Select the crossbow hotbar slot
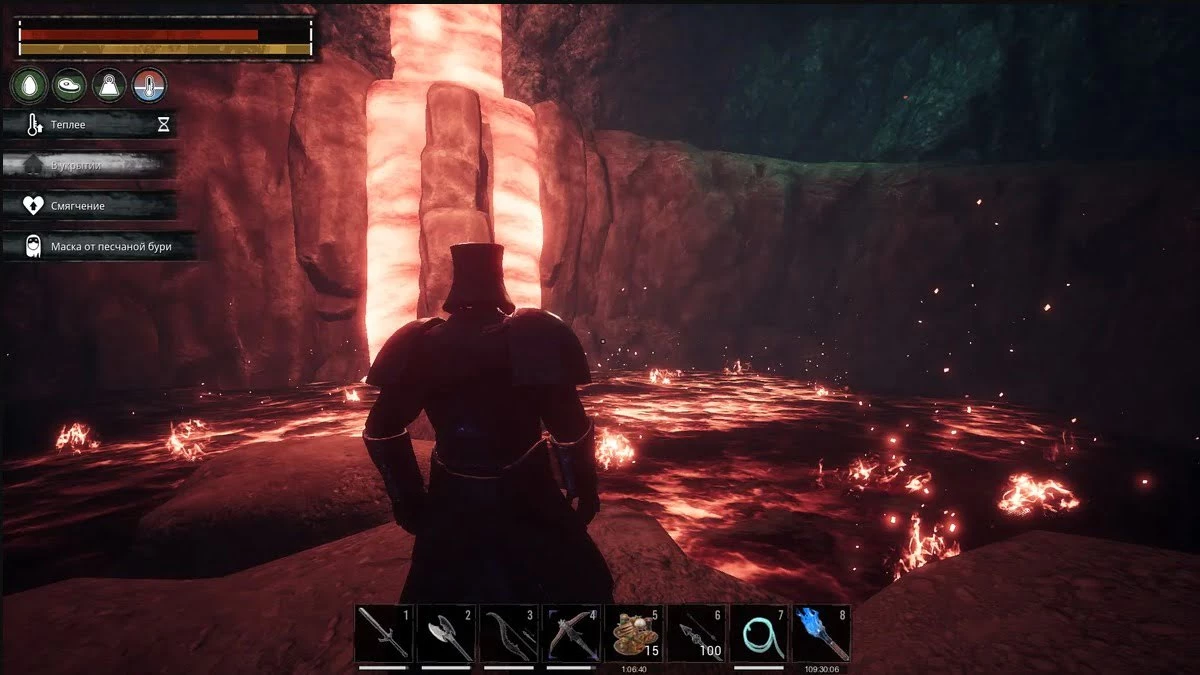Image resolution: width=1200 pixels, height=675 pixels. [x=571, y=633]
